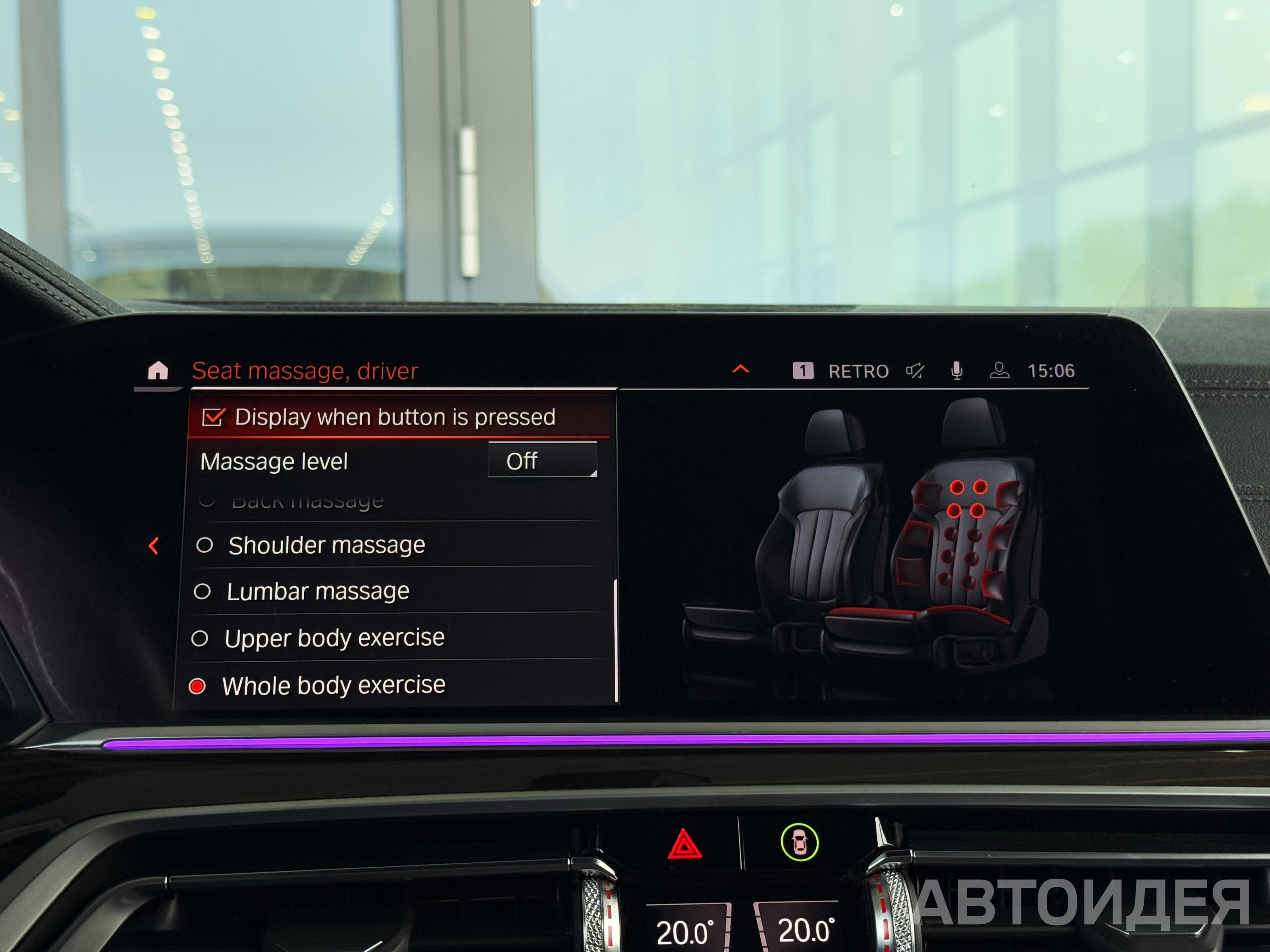Tap the muted speaker icon

[x=915, y=371]
